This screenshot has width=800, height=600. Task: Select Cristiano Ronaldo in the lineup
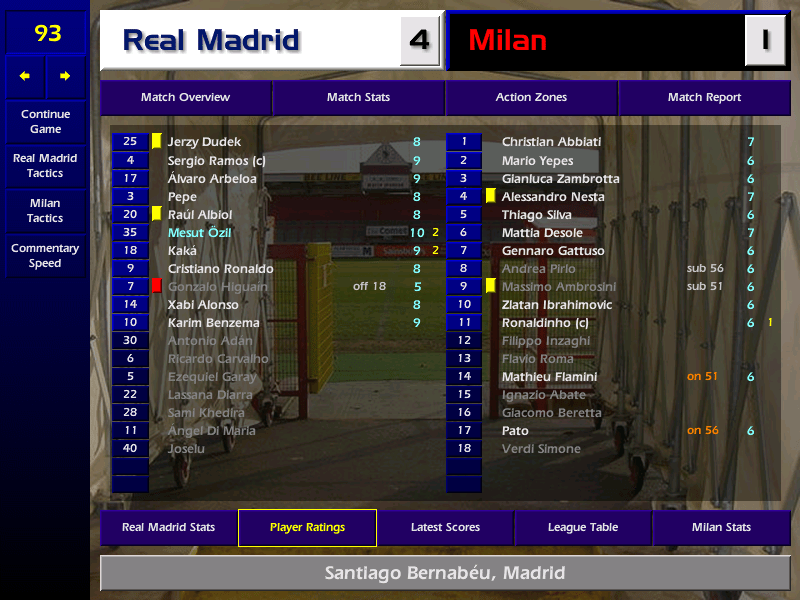point(220,269)
